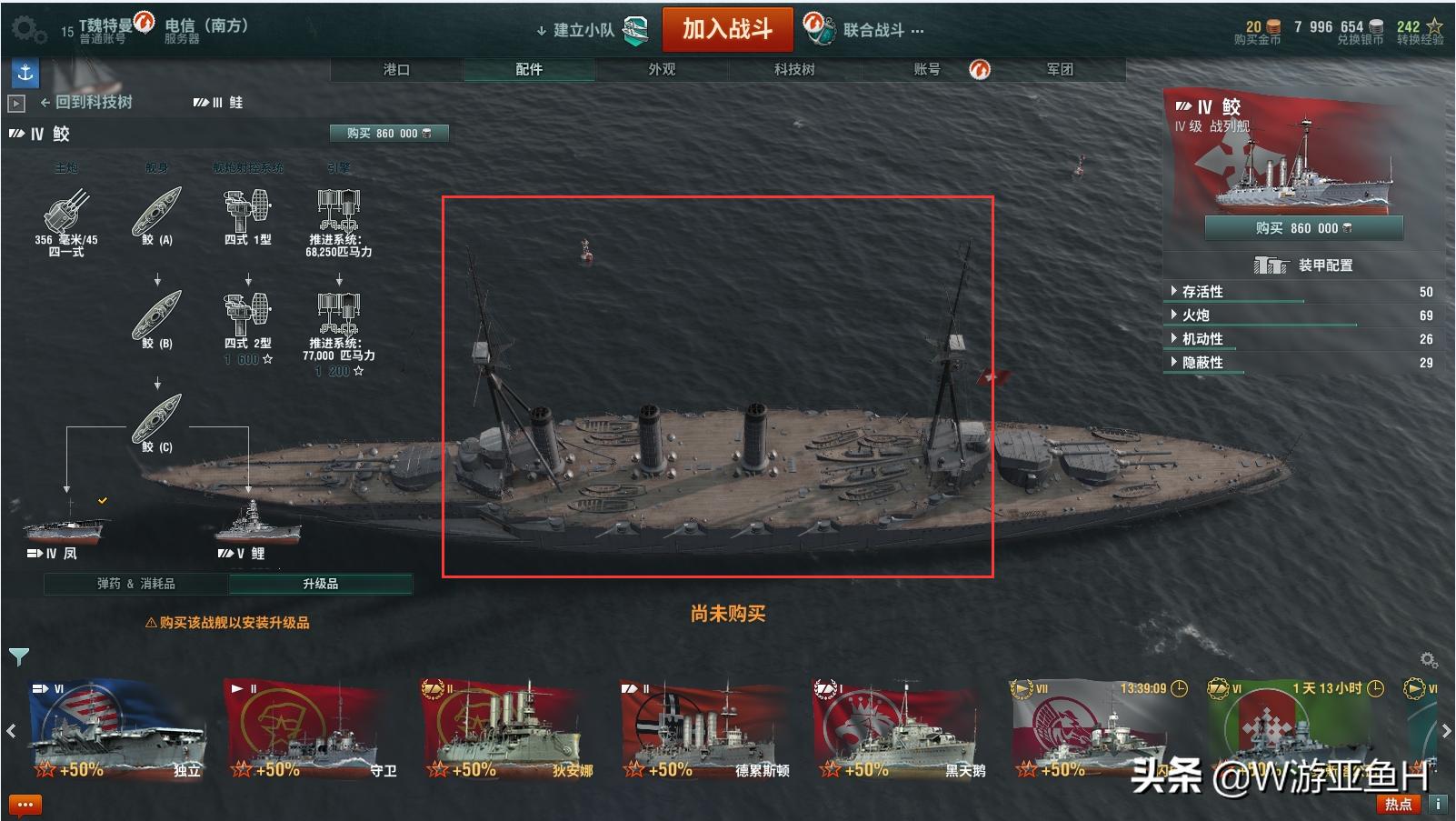Choose the 鲛 (B) hull module
Viewport: 1456px width, 821px height.
(157, 318)
